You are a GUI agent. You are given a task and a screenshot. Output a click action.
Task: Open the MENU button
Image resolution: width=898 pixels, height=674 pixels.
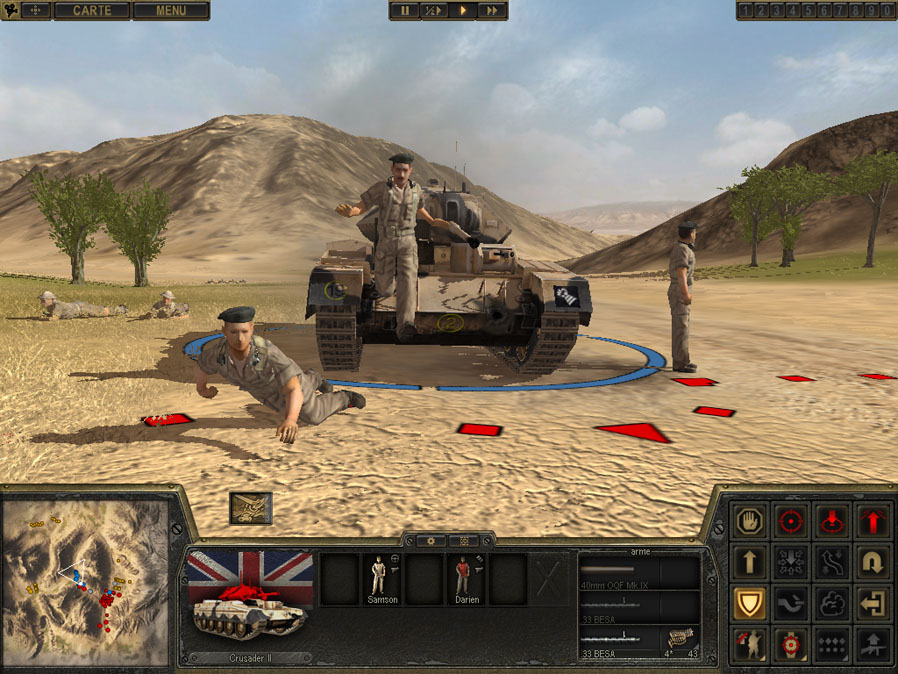coord(171,11)
